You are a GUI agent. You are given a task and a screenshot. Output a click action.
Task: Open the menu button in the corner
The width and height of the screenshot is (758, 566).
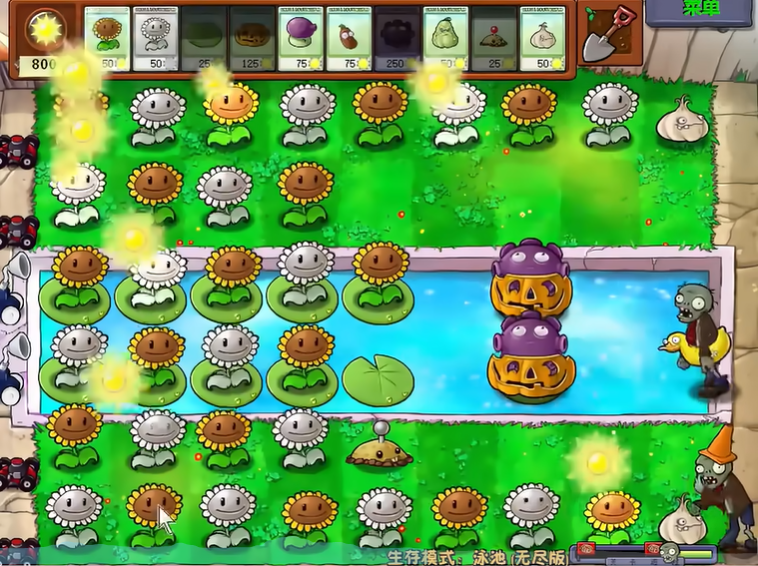(x=700, y=11)
